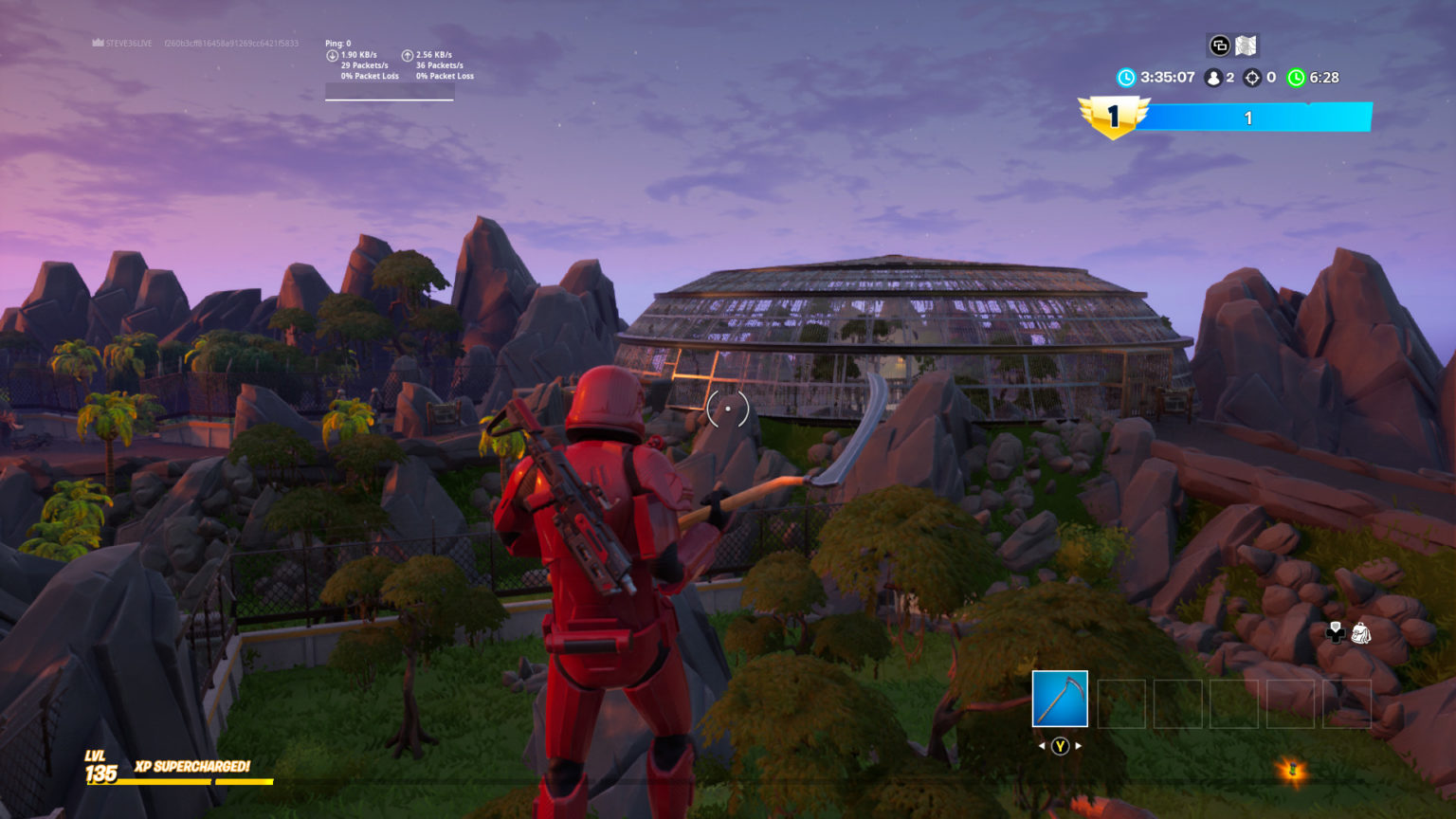Click the center aiming reticle
Image resolution: width=1456 pixels, height=819 pixels.
click(726, 408)
